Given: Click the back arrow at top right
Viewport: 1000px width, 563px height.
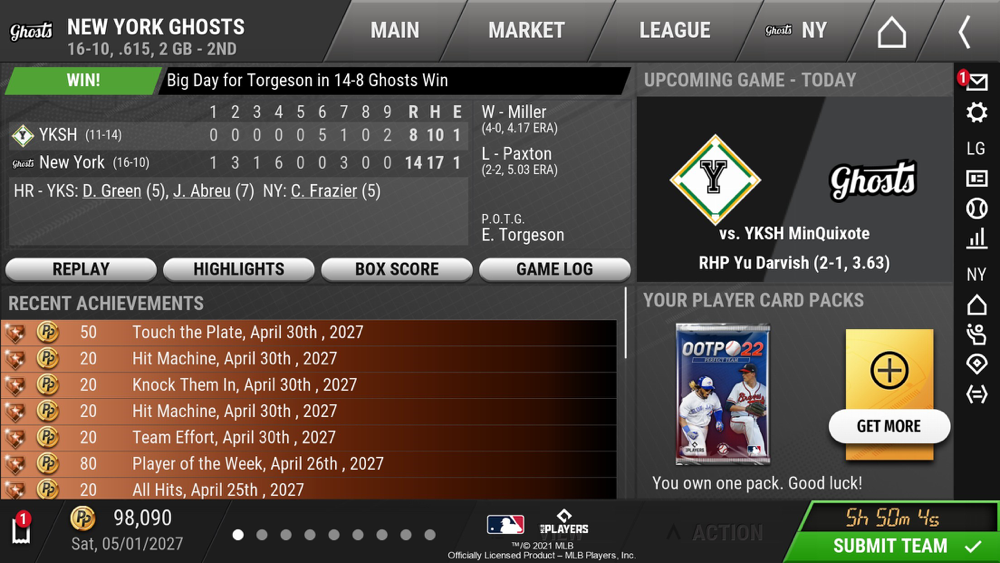Looking at the screenshot, I should point(964,32).
